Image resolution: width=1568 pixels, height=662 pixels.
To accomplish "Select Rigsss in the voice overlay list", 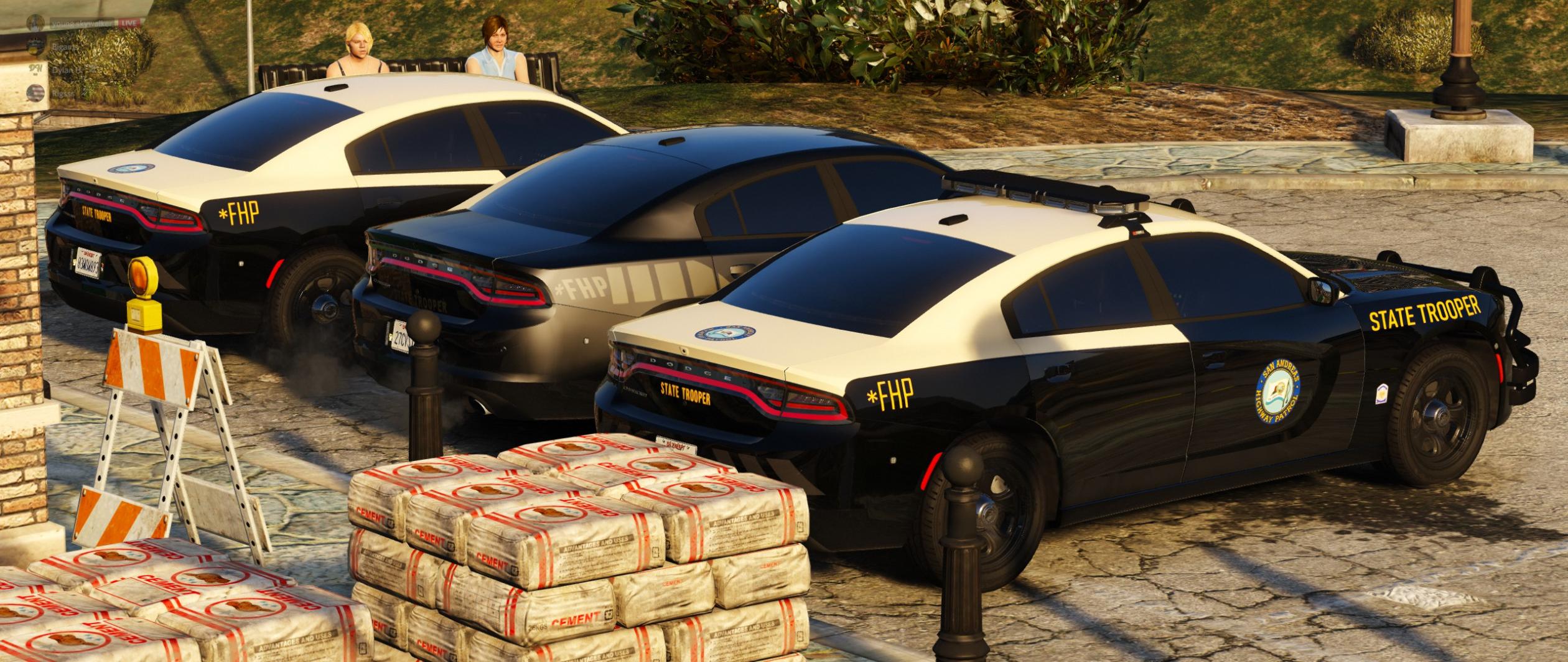I will coord(62,93).
